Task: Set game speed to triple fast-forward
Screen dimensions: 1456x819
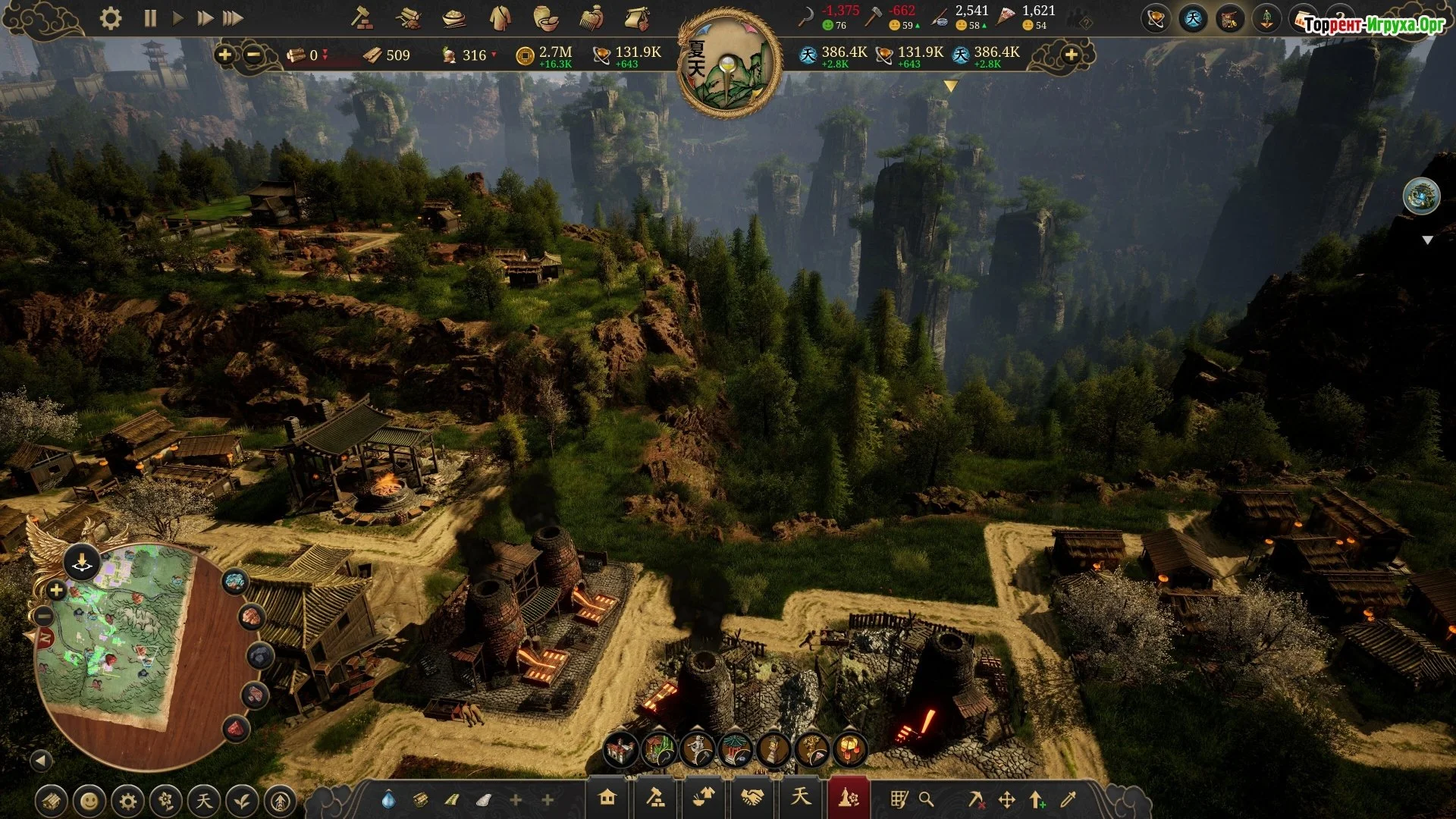Action: [233, 18]
